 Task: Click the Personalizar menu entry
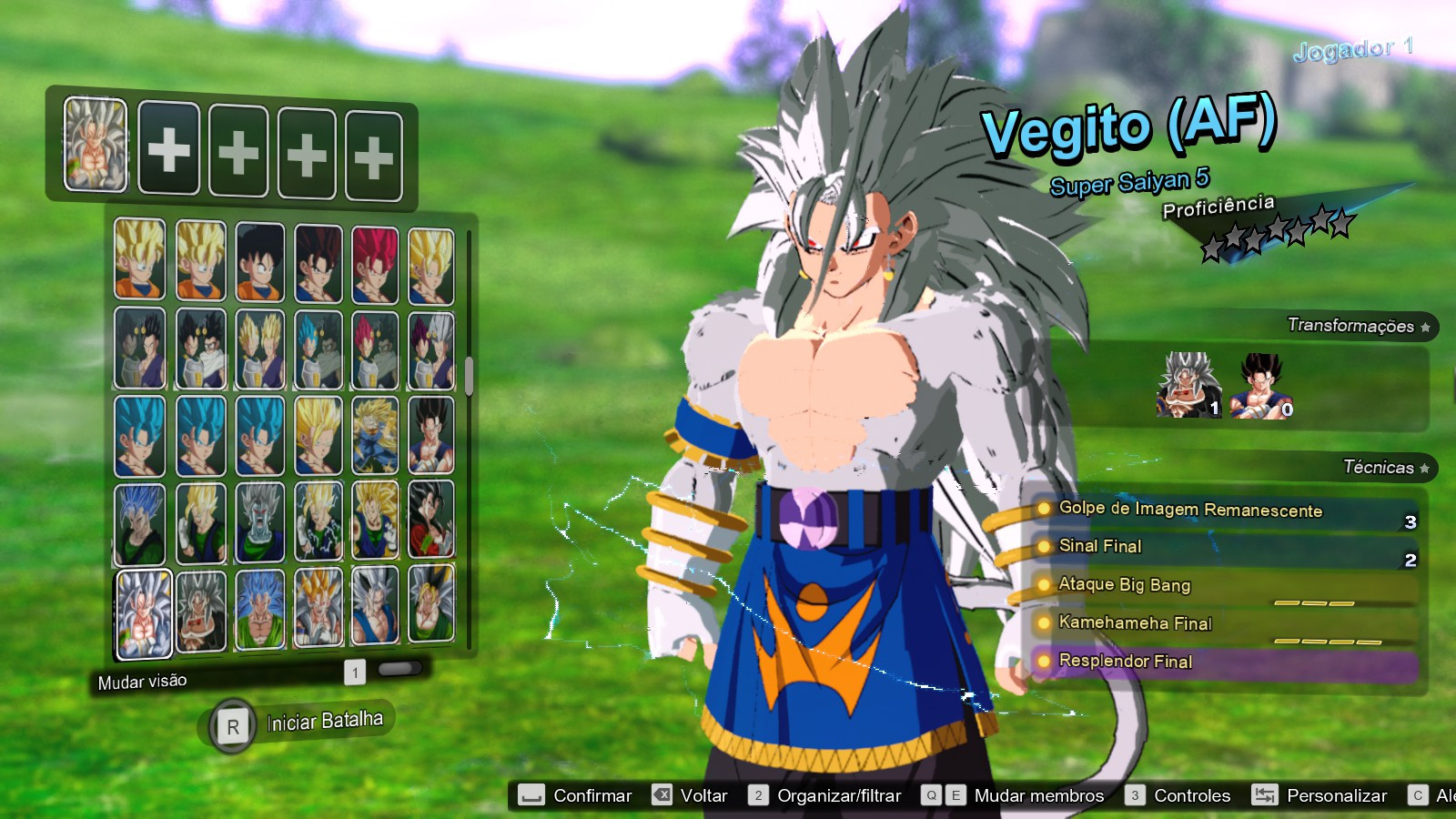[1336, 795]
